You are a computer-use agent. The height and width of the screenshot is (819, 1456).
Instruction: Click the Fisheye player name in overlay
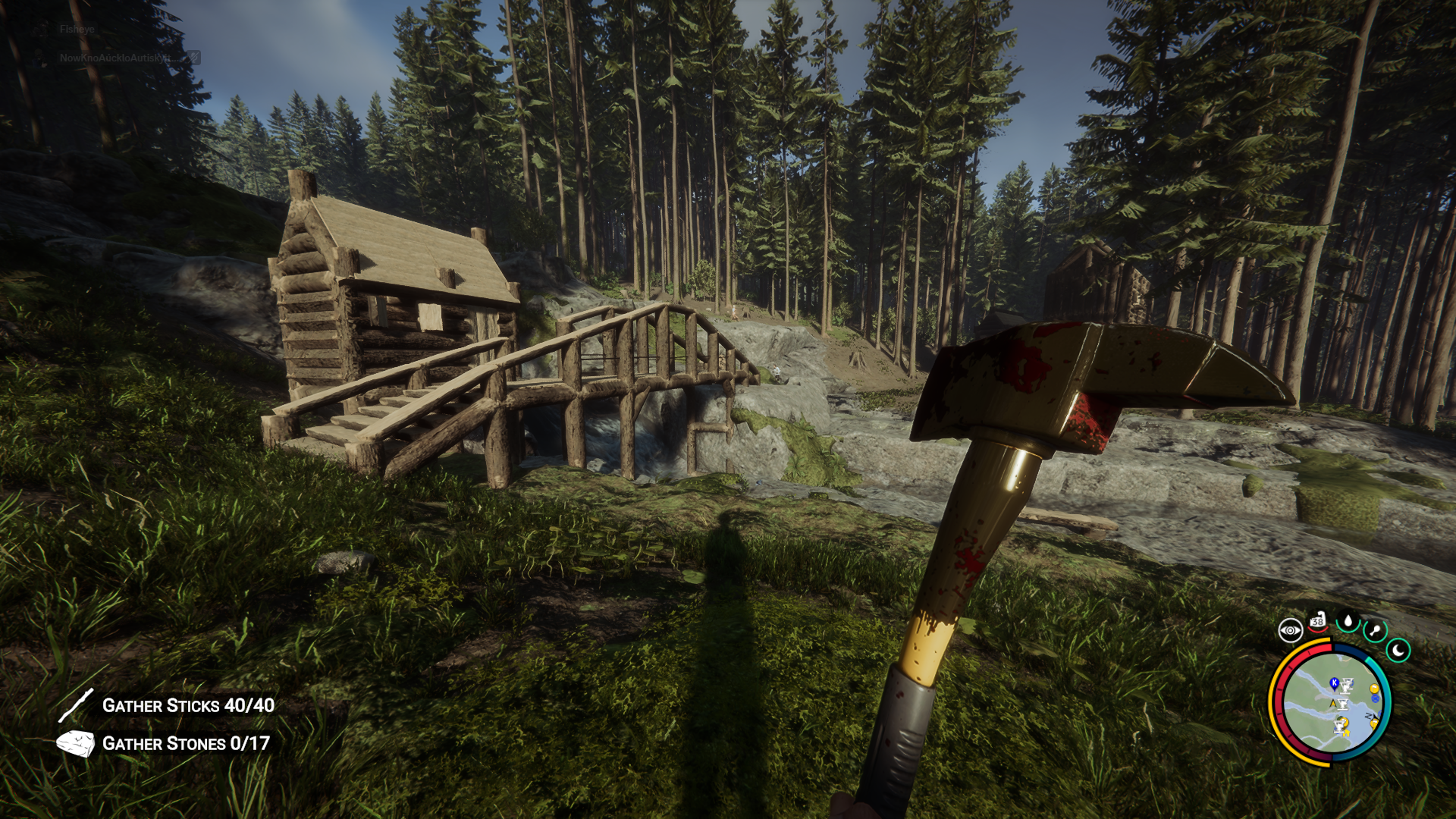click(77, 30)
